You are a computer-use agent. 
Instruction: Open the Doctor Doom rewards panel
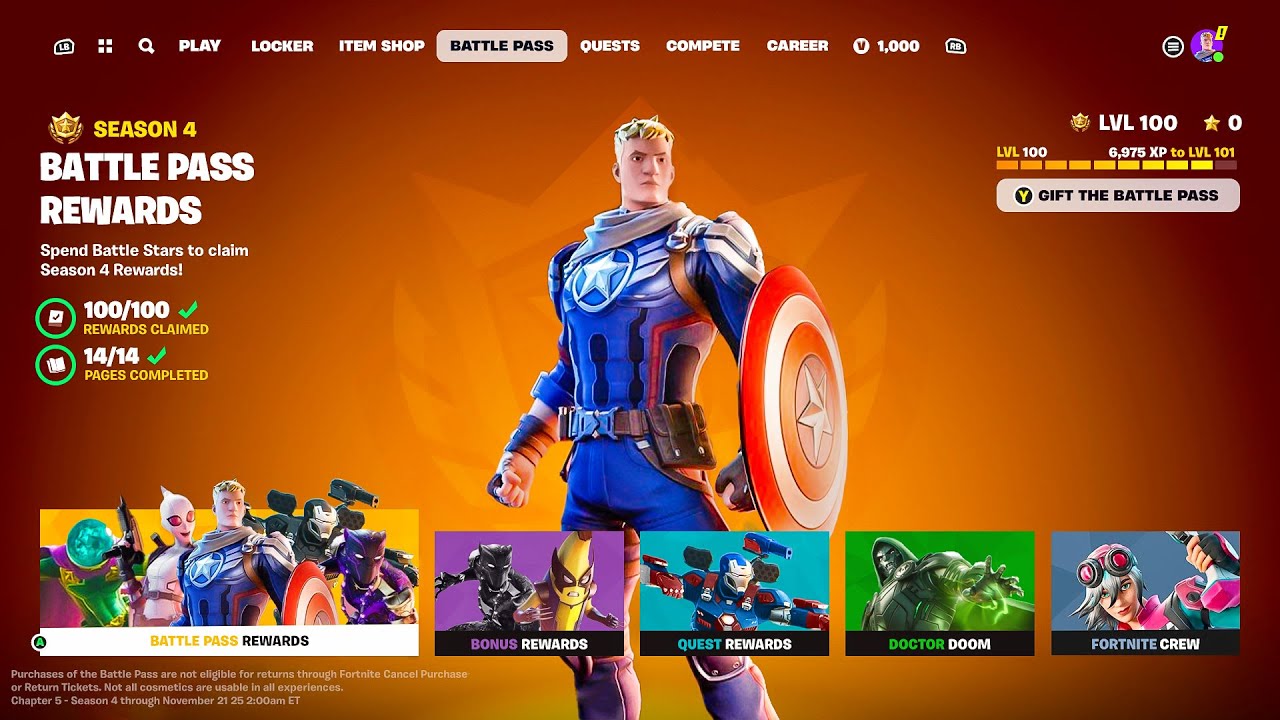(941, 592)
